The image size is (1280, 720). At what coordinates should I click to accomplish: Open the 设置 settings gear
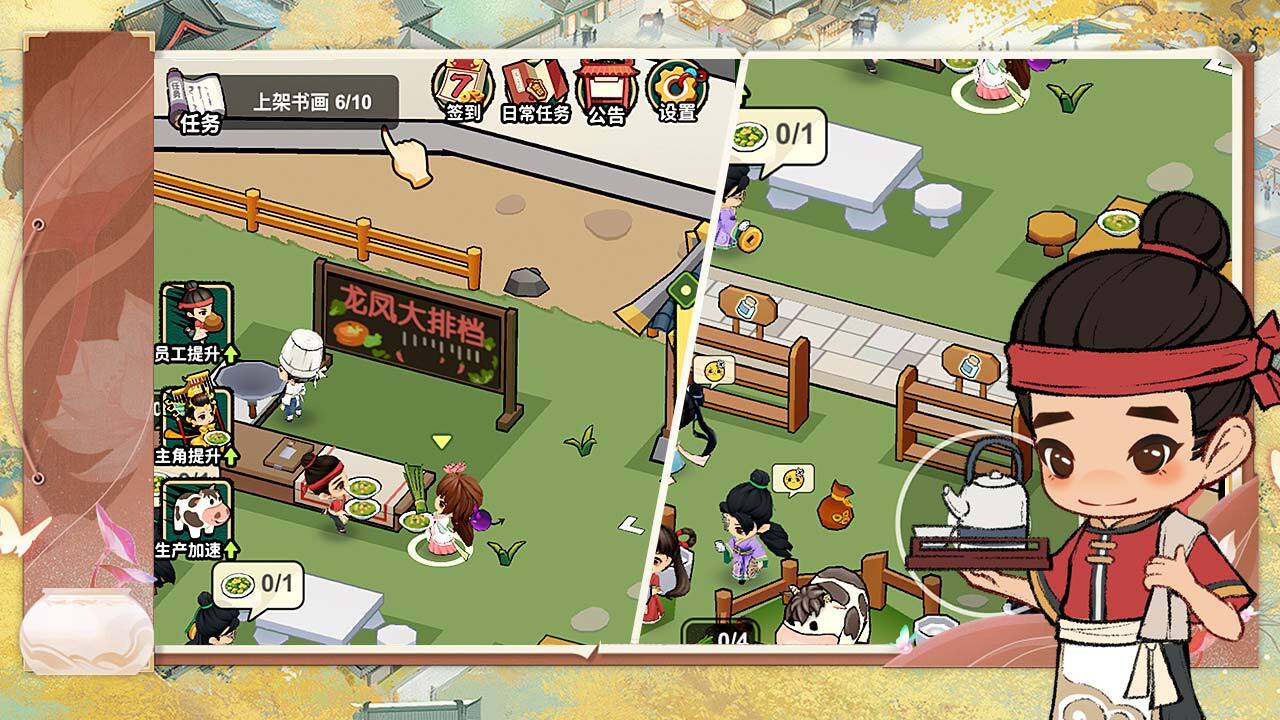677,92
